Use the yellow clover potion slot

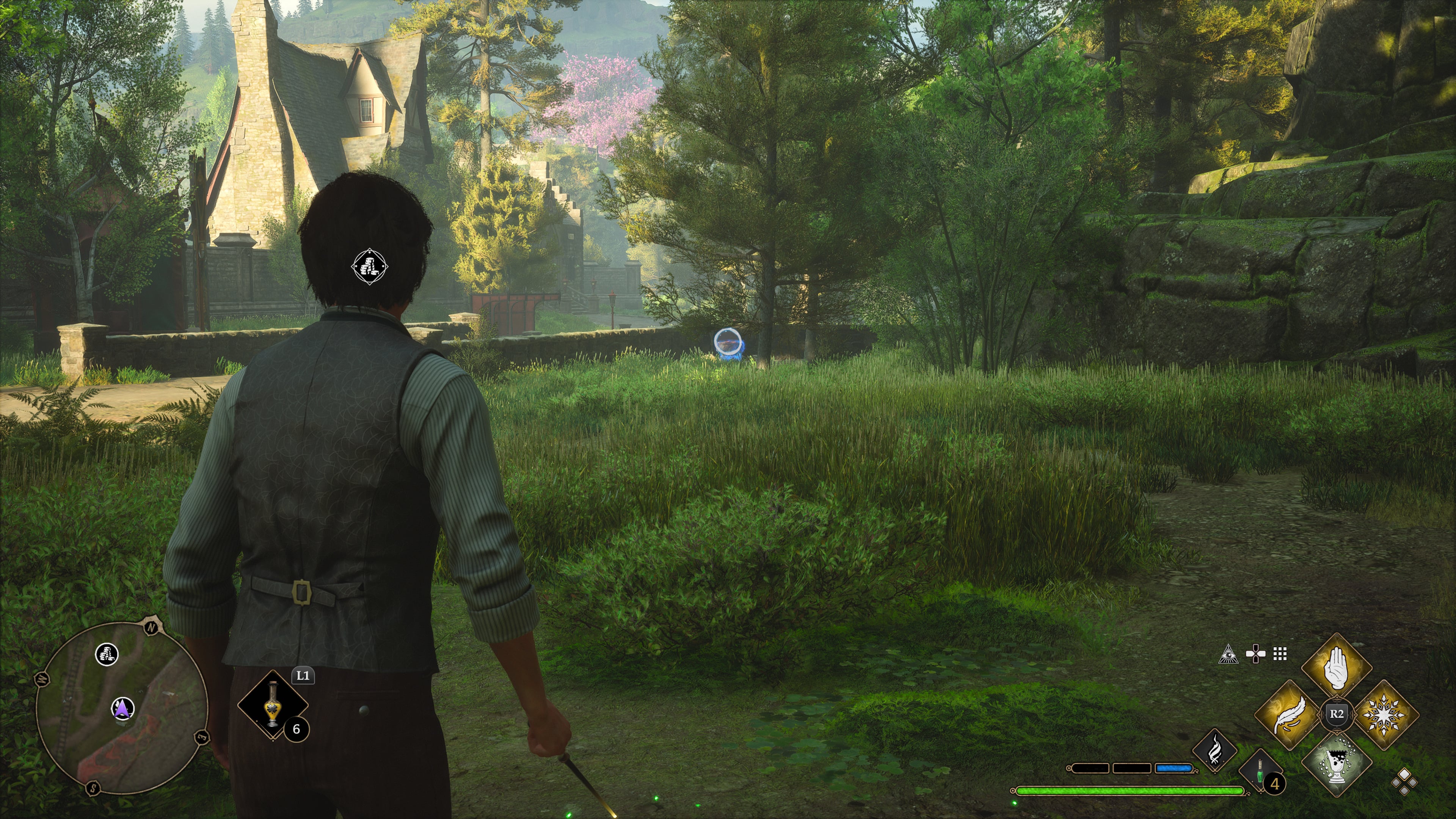(273, 705)
